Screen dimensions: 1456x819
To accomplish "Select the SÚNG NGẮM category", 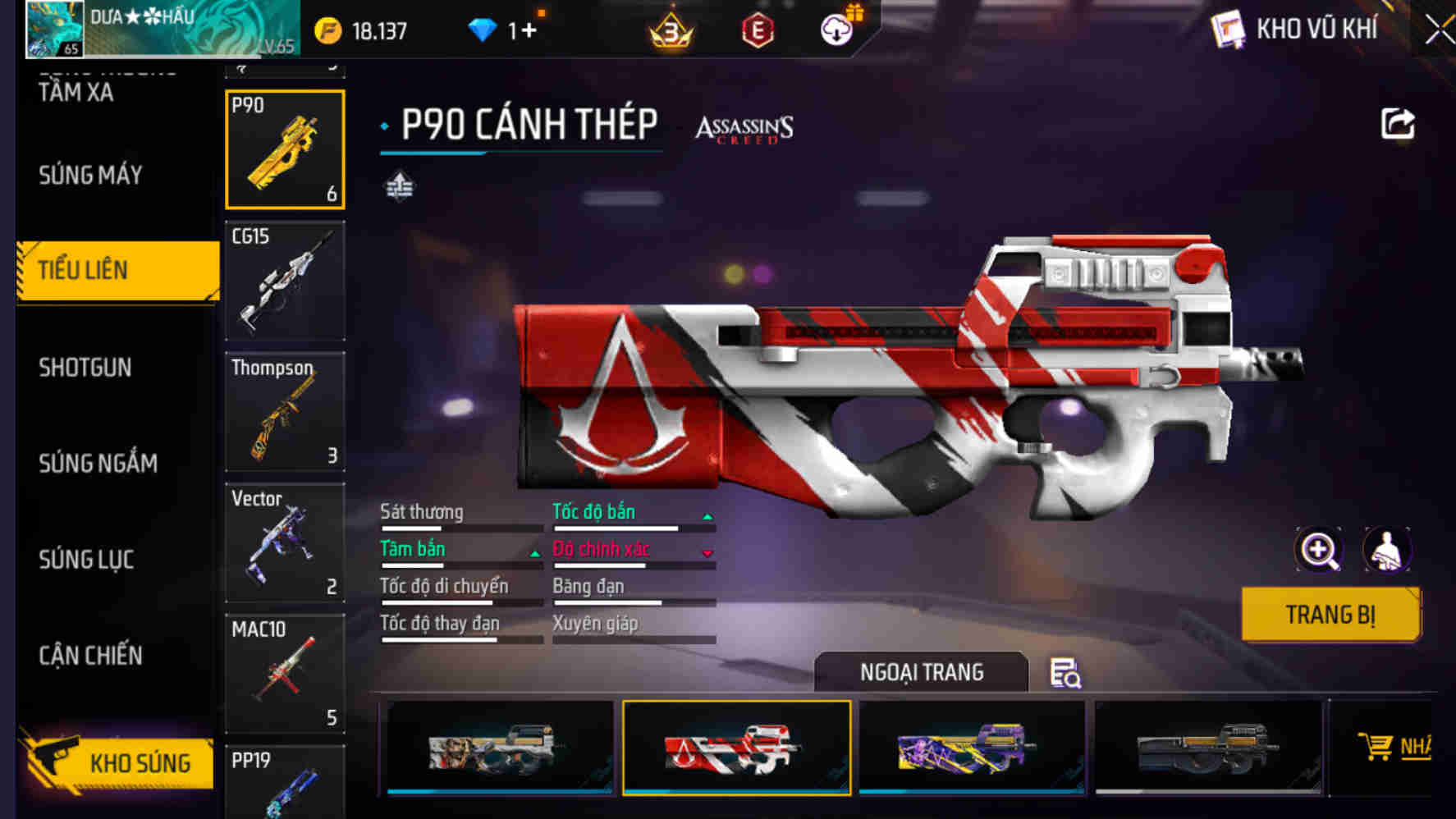I will pyautogui.click(x=96, y=464).
